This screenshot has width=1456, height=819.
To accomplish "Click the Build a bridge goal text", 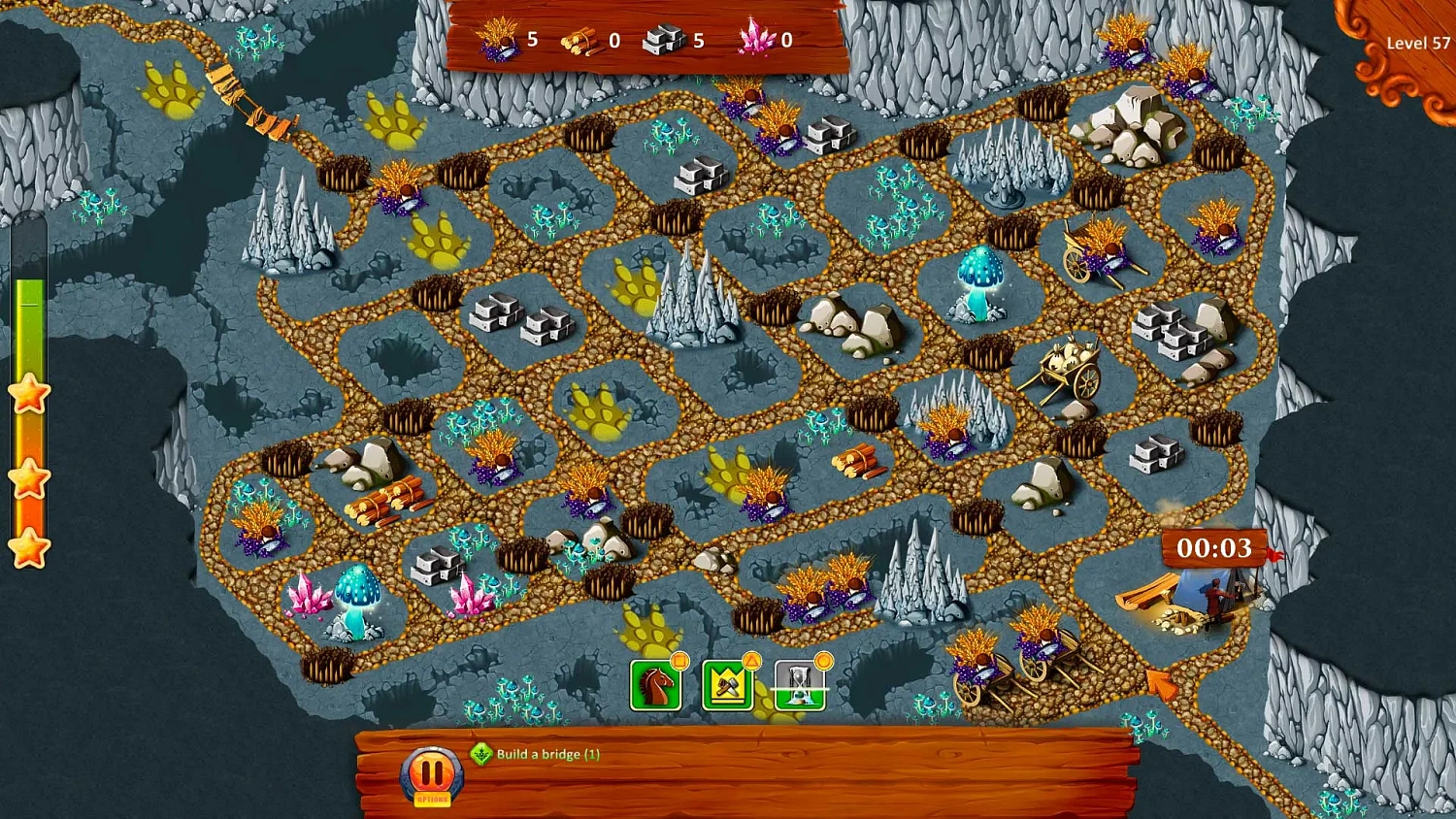I will (546, 754).
